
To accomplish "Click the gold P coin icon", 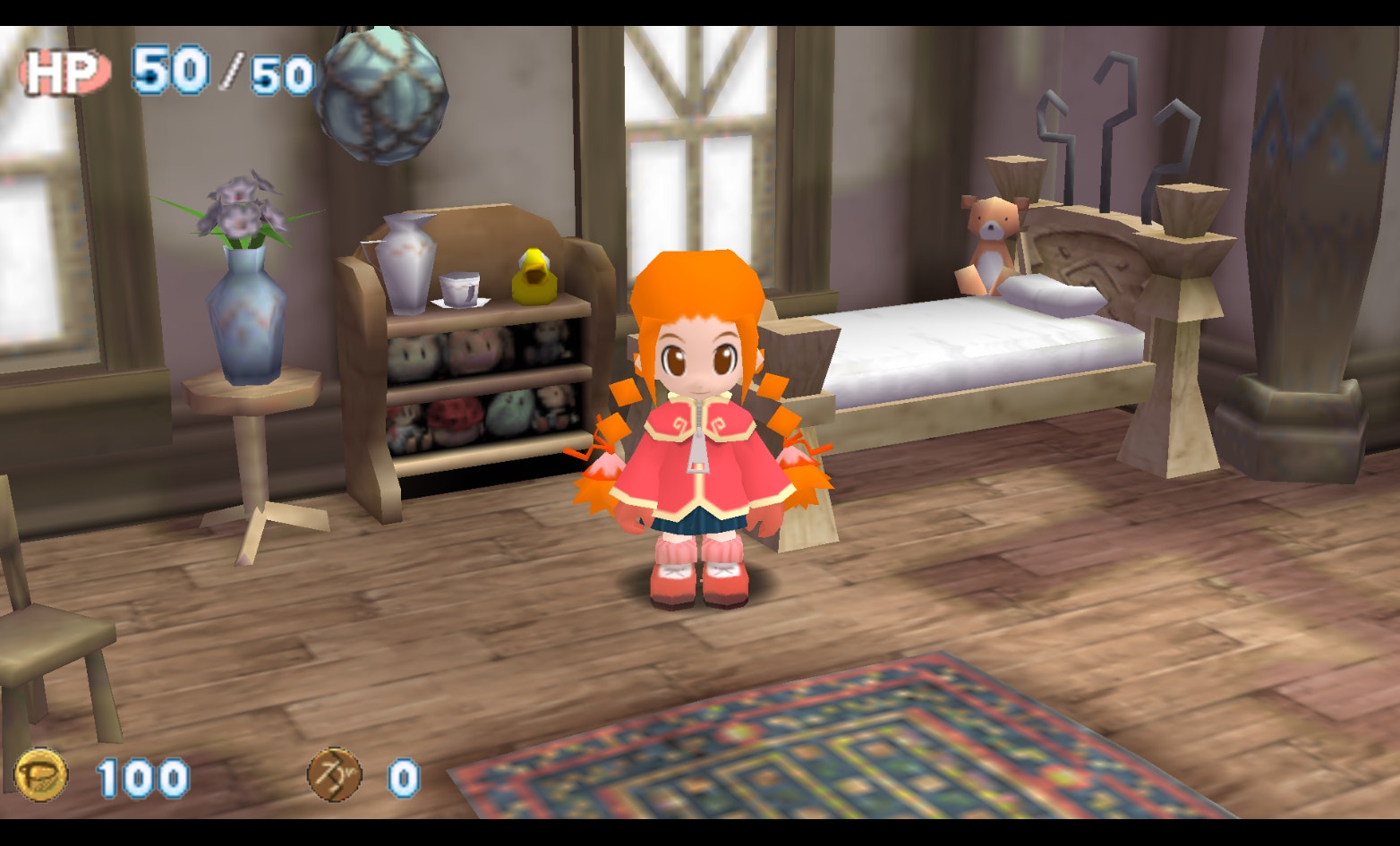I will (41, 775).
